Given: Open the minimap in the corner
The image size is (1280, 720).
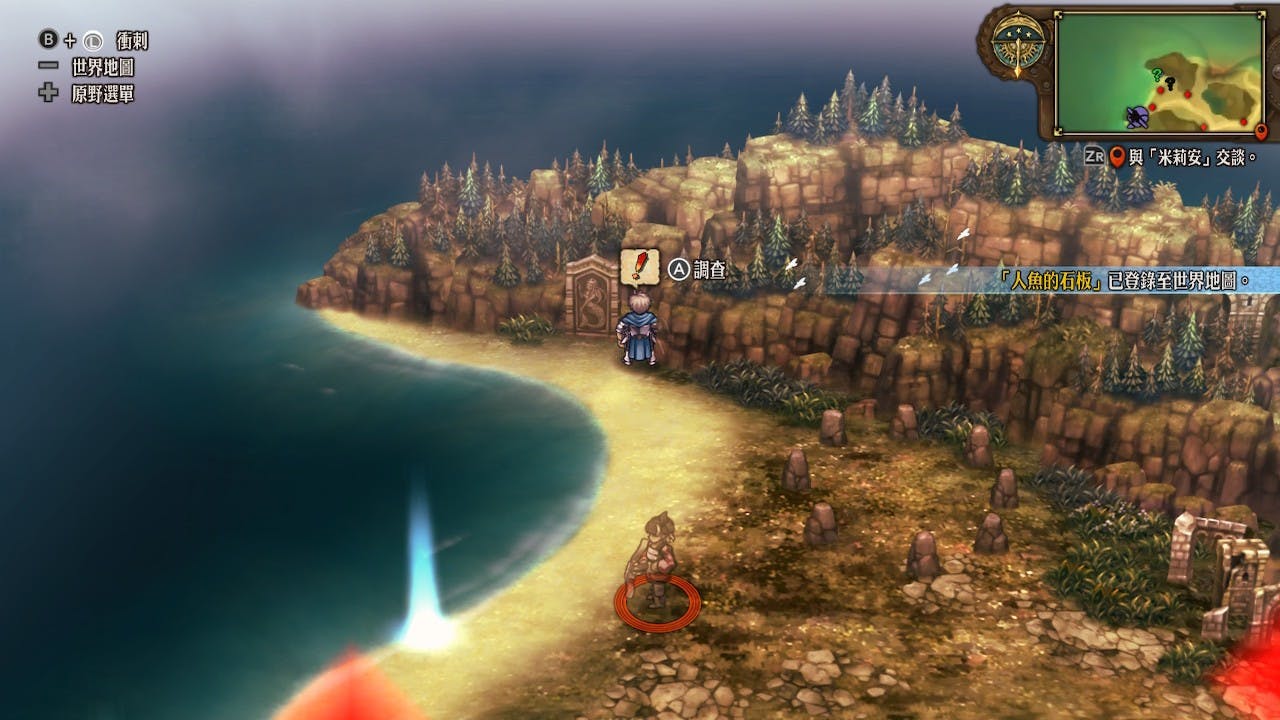Looking at the screenshot, I should 1160,73.
